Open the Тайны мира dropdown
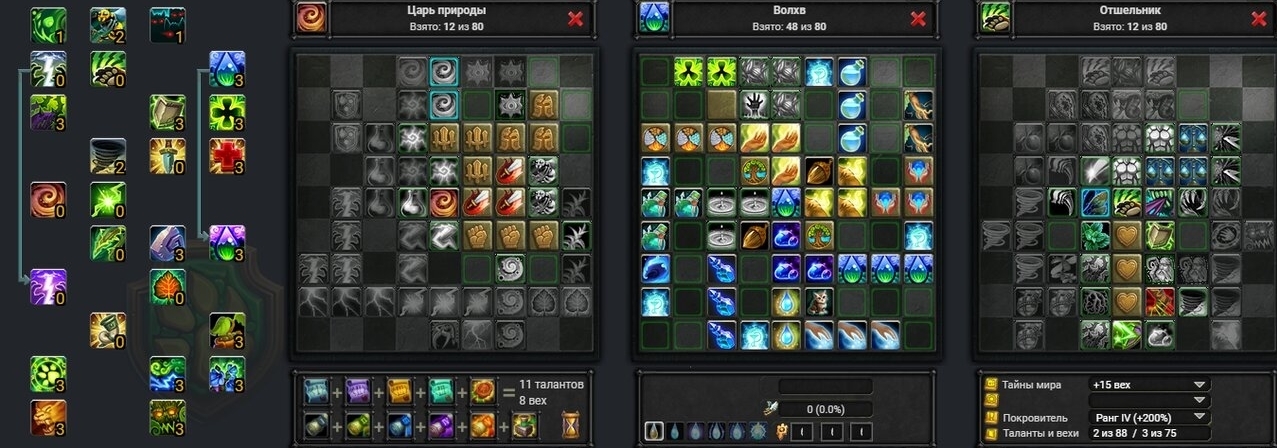 pos(1152,384)
